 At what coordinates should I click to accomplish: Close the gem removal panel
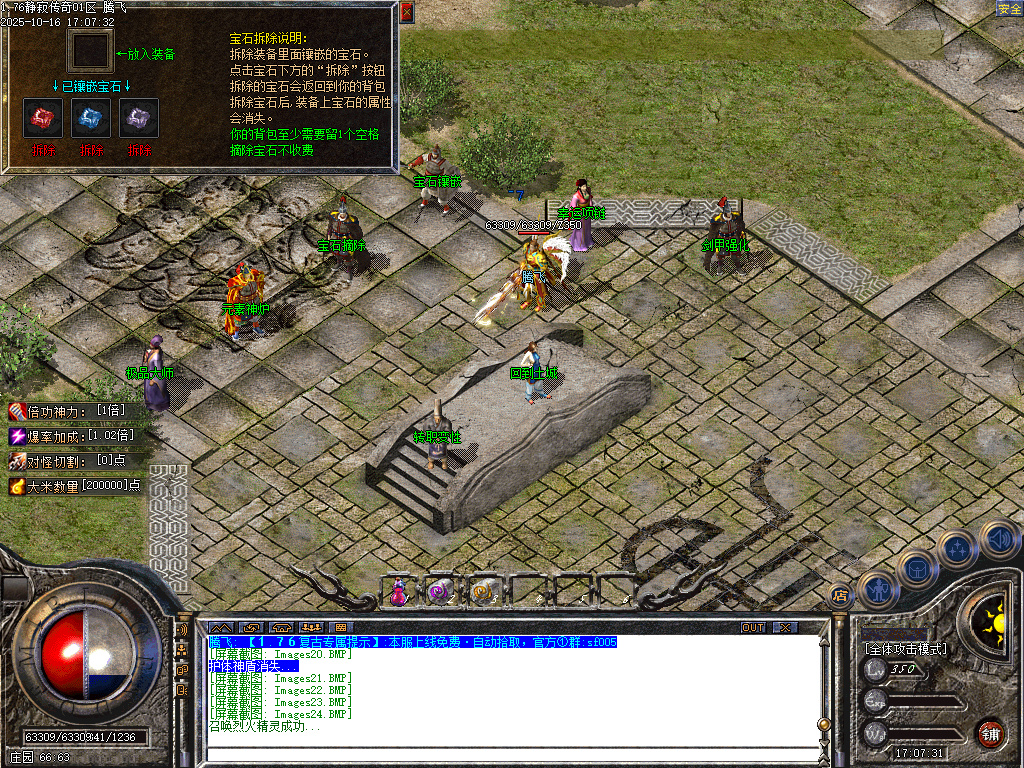coord(406,12)
